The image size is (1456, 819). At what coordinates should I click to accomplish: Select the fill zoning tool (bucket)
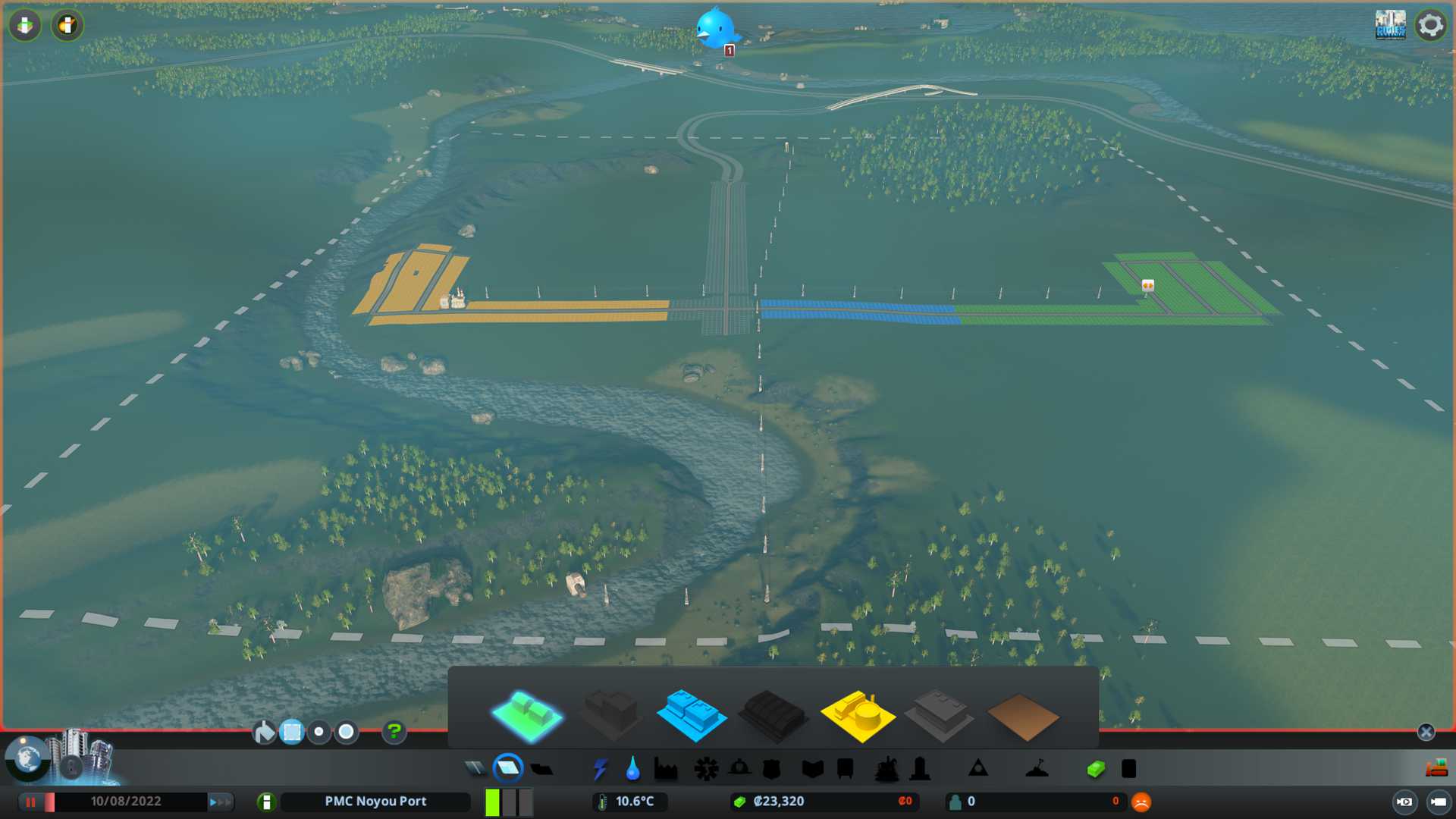pos(264,732)
